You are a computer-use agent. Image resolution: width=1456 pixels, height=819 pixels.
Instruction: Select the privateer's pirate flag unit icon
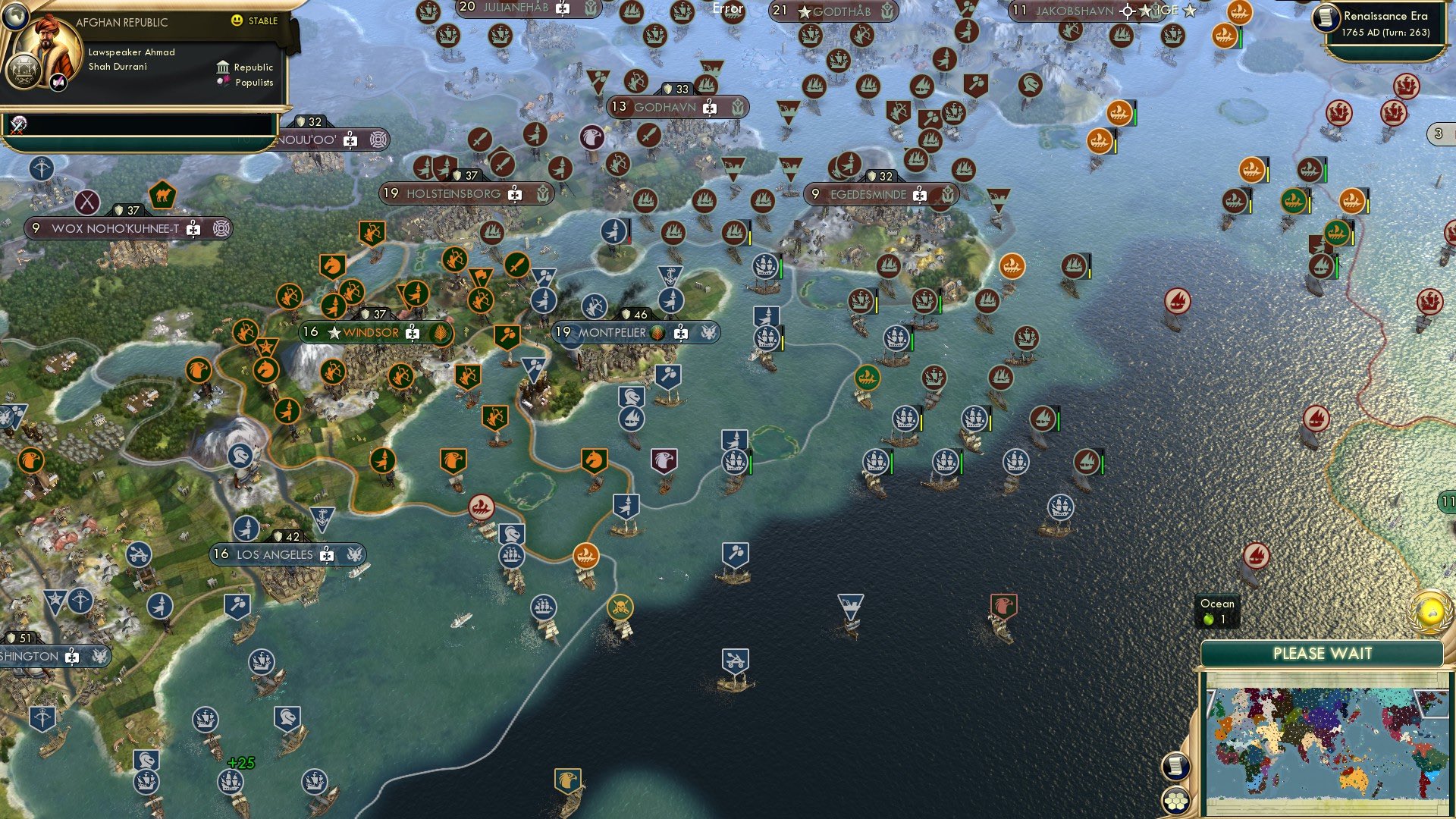(x=622, y=607)
